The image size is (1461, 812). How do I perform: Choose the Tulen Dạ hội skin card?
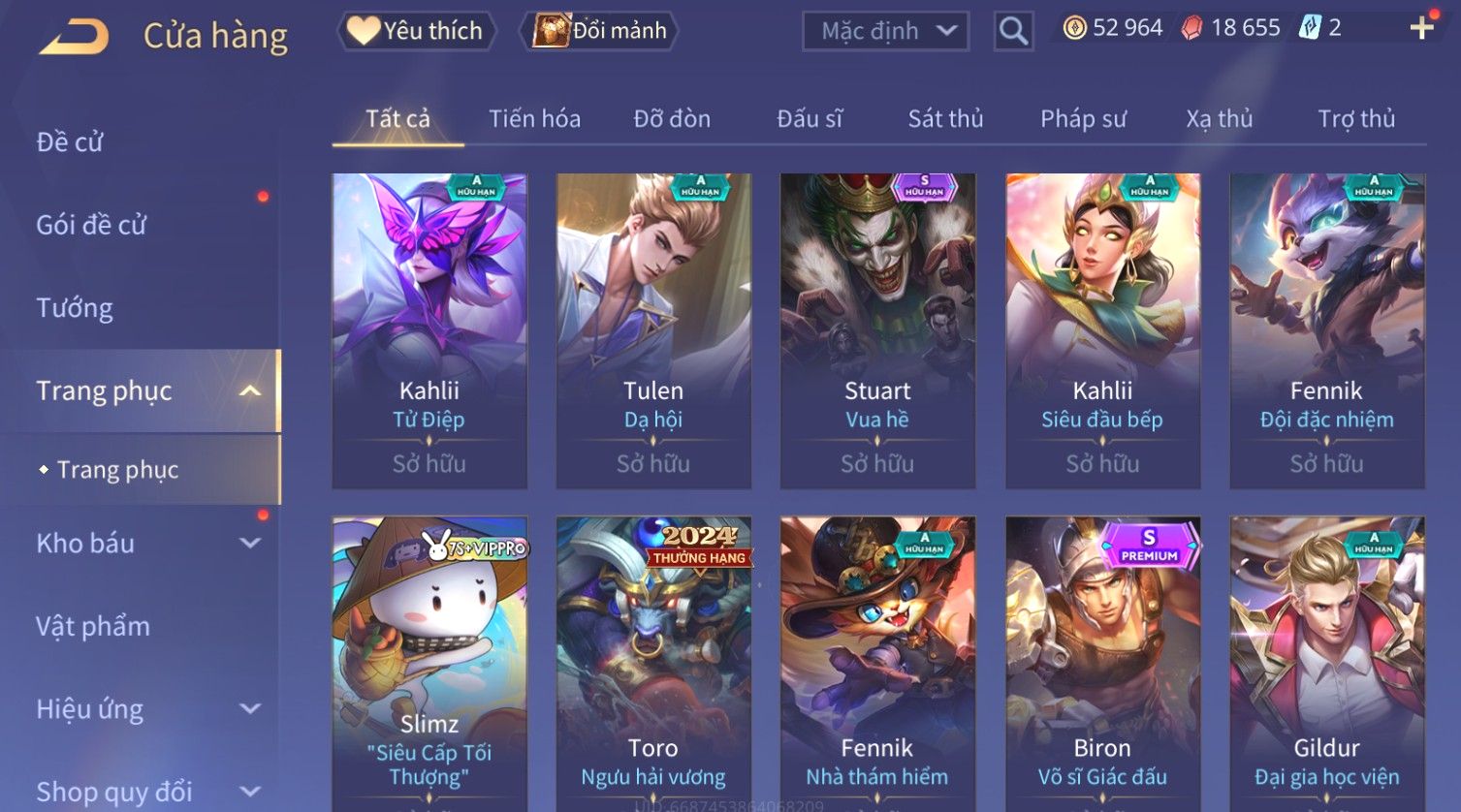click(x=653, y=329)
